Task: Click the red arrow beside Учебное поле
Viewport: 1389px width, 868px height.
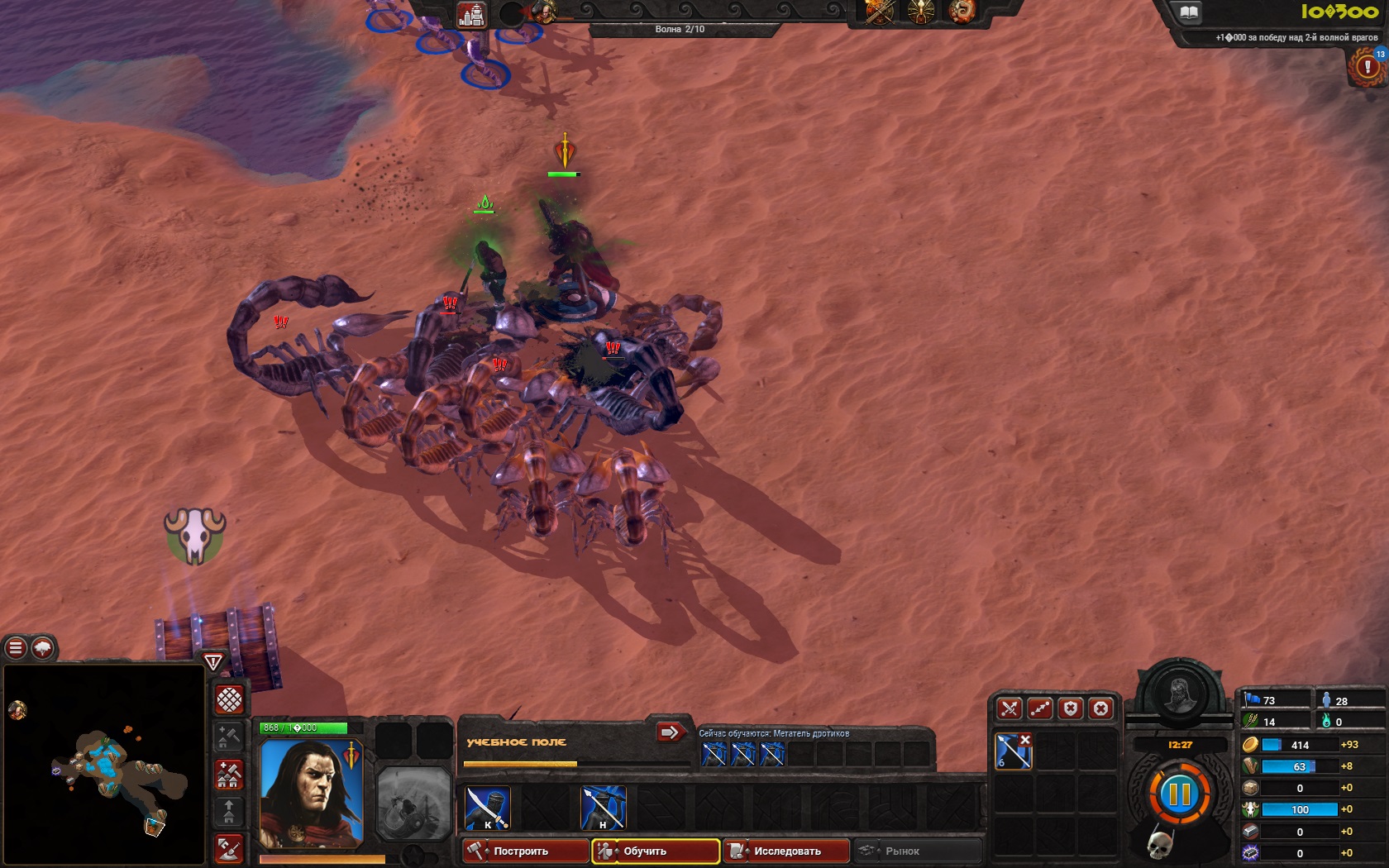Action: coord(670,732)
